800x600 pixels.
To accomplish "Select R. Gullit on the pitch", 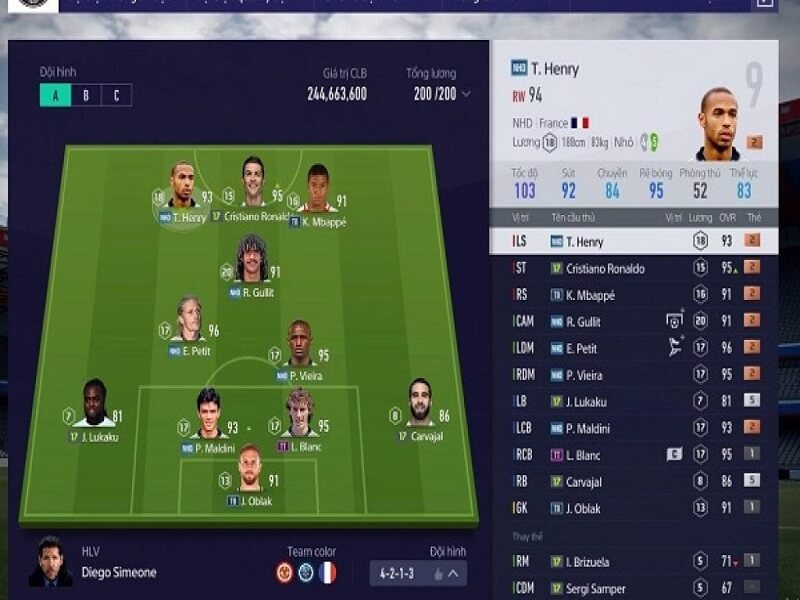I will [251, 262].
